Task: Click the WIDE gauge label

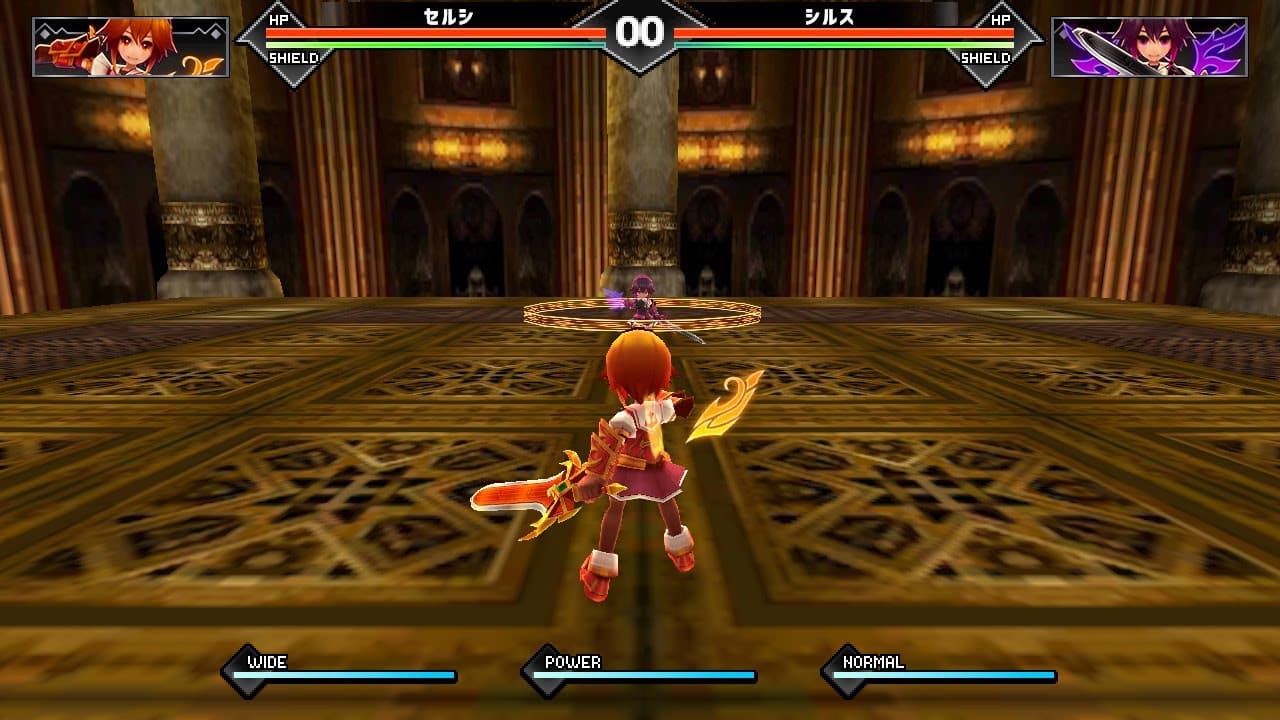Action: click(x=268, y=661)
